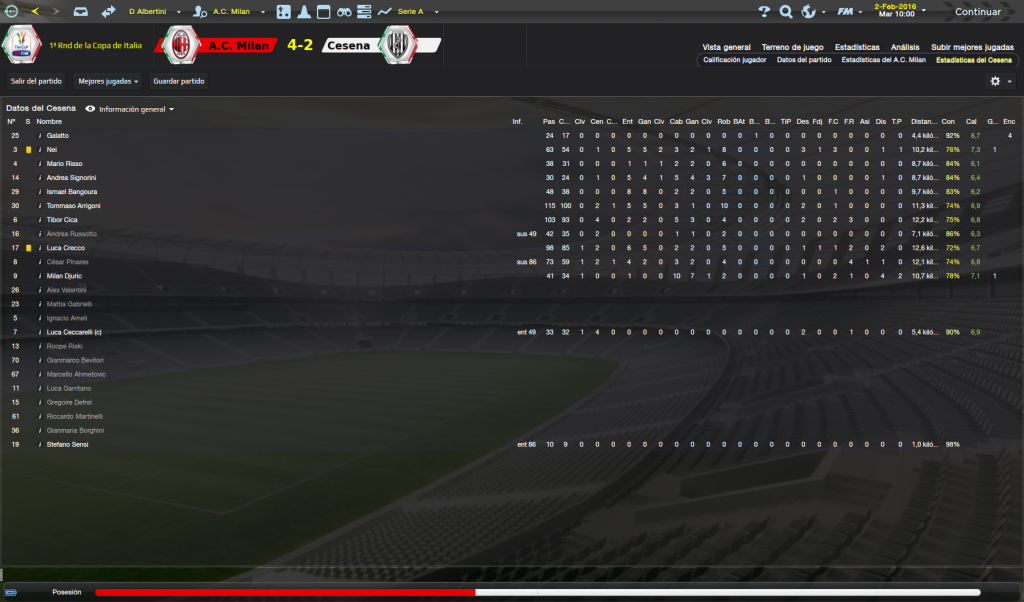Image resolution: width=1024 pixels, height=602 pixels.
Task: Show Estadísticas del A.C. Milan
Action: click(883, 60)
